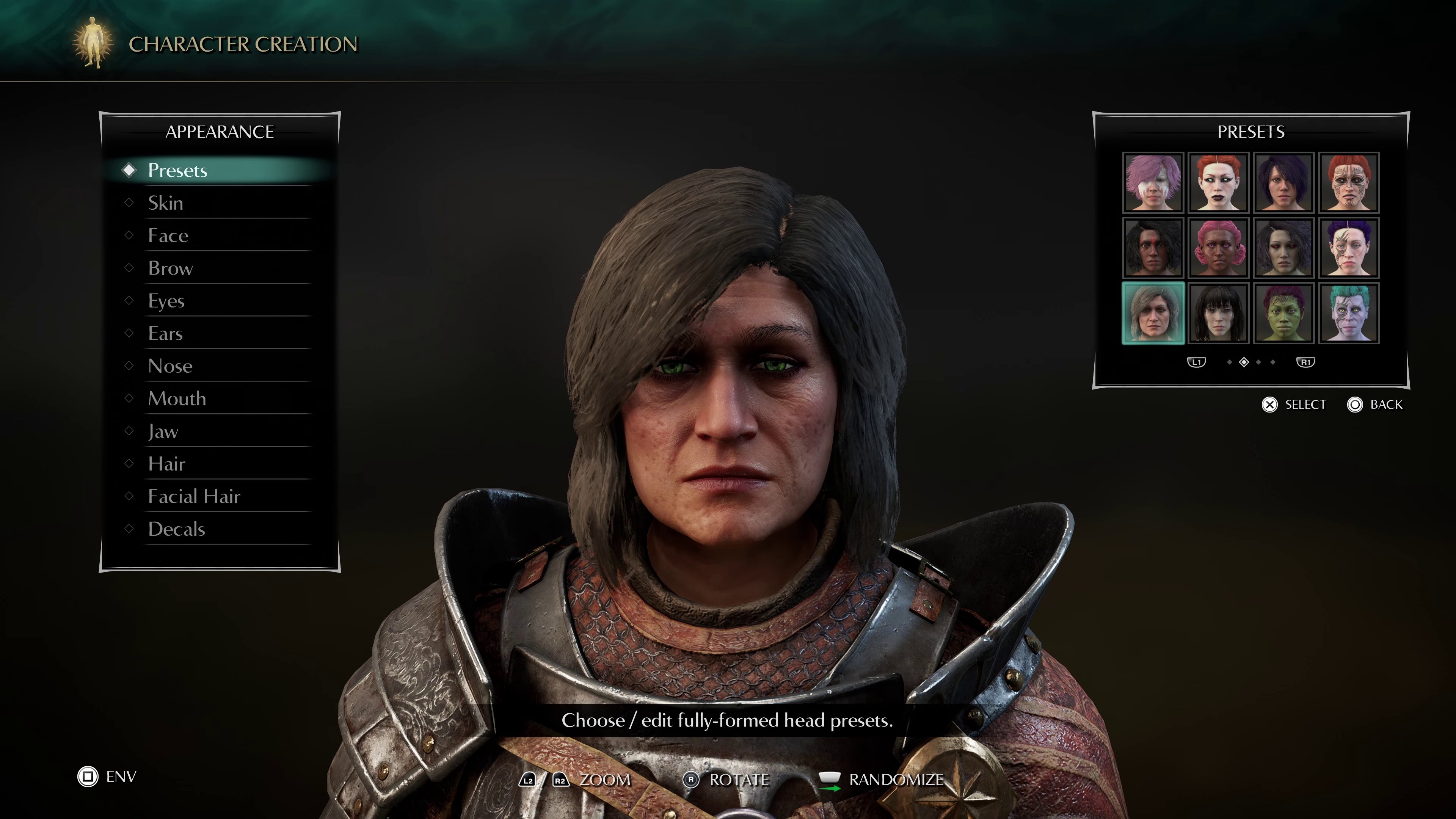Choose the red-haired tattooed preset thumbnail

(1349, 182)
